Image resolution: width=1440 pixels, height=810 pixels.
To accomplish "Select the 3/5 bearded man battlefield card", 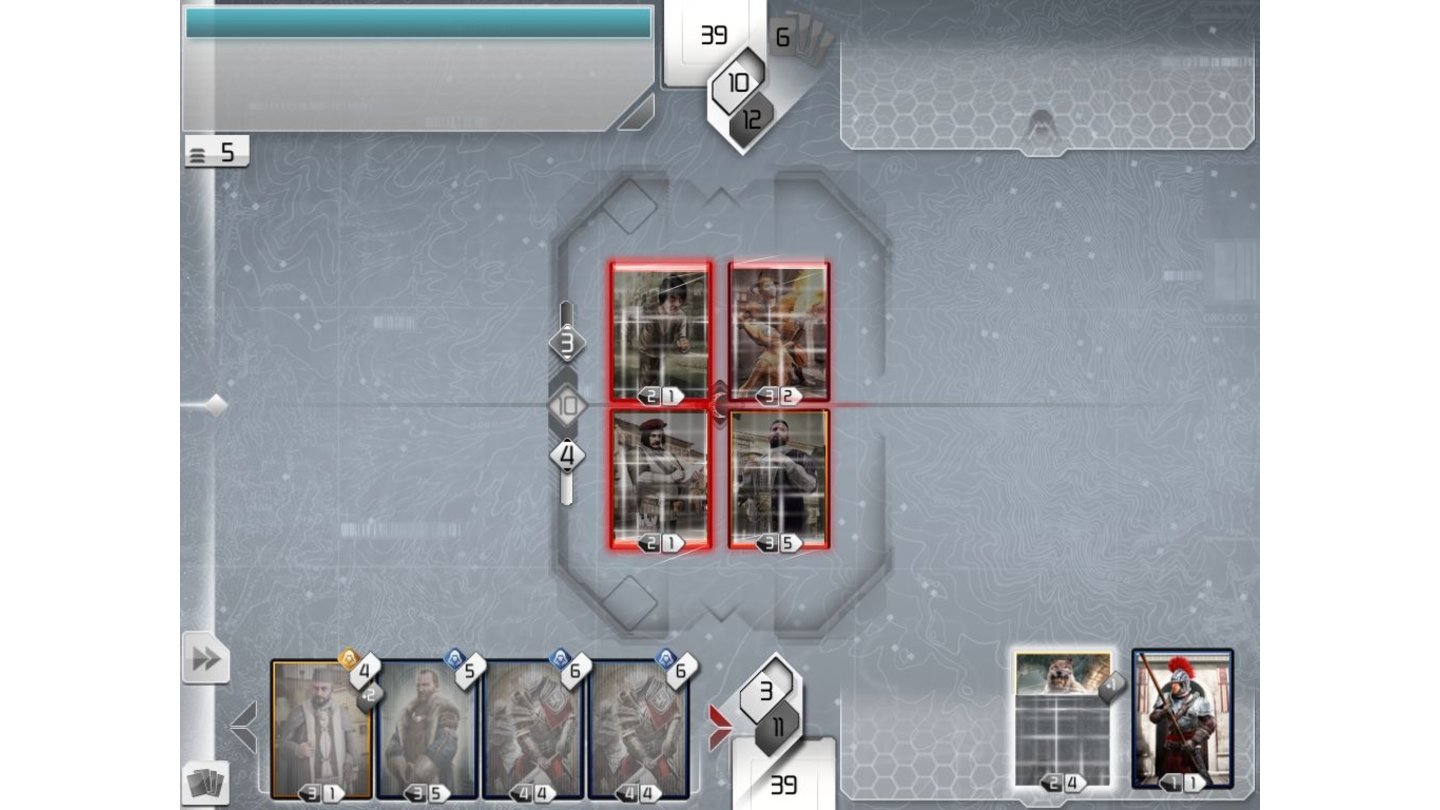I will point(779,478).
